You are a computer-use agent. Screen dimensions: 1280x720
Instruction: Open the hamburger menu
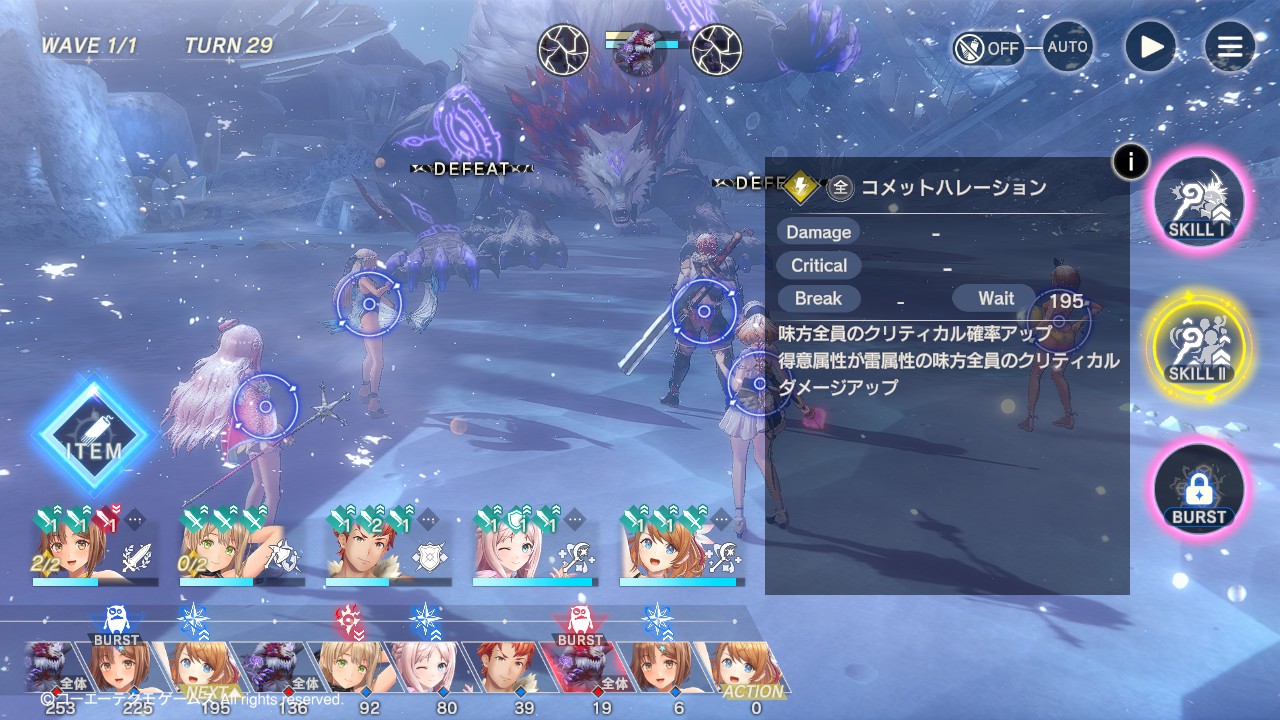tap(1229, 47)
